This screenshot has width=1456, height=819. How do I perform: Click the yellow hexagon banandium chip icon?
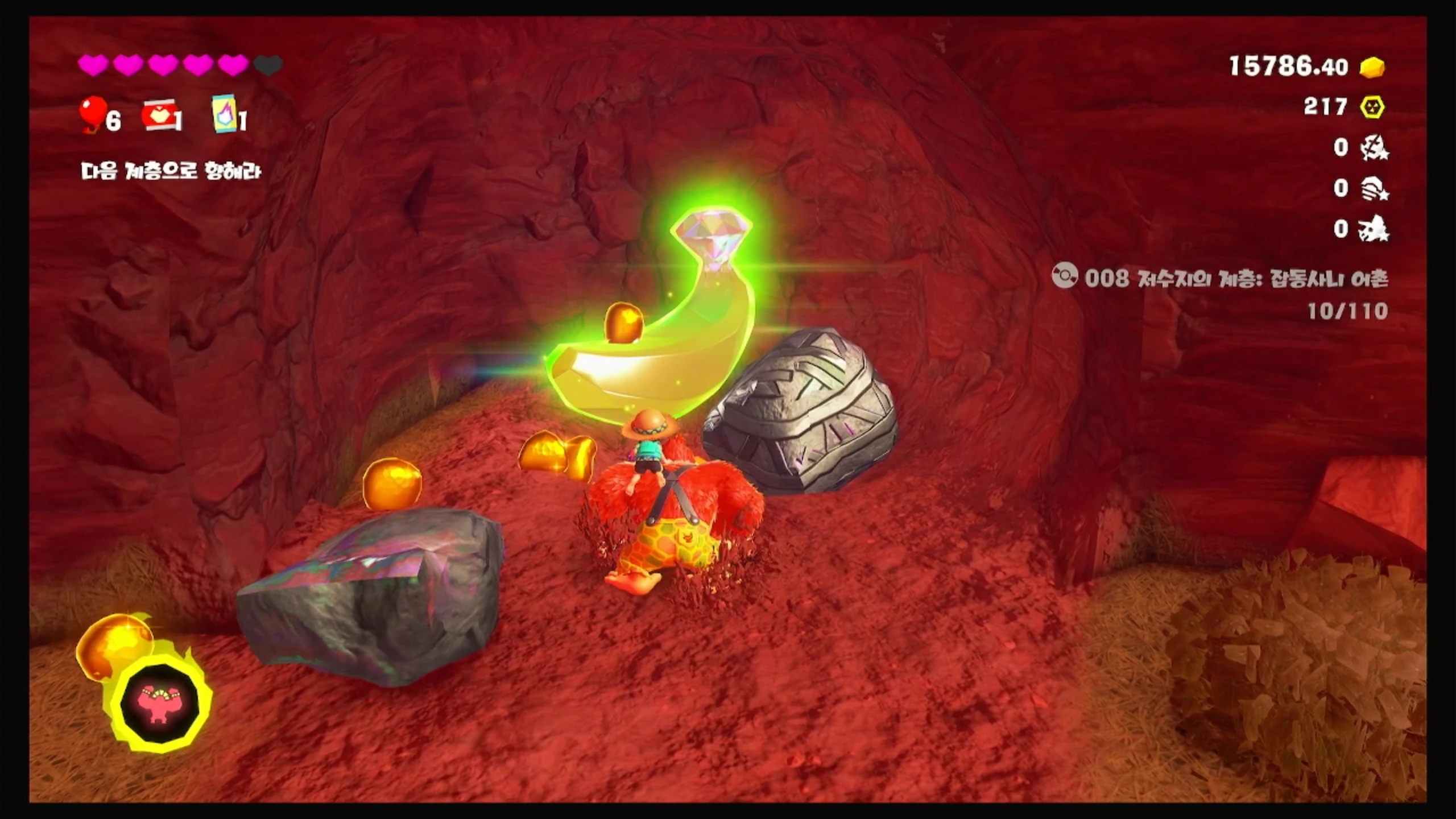[1372, 107]
